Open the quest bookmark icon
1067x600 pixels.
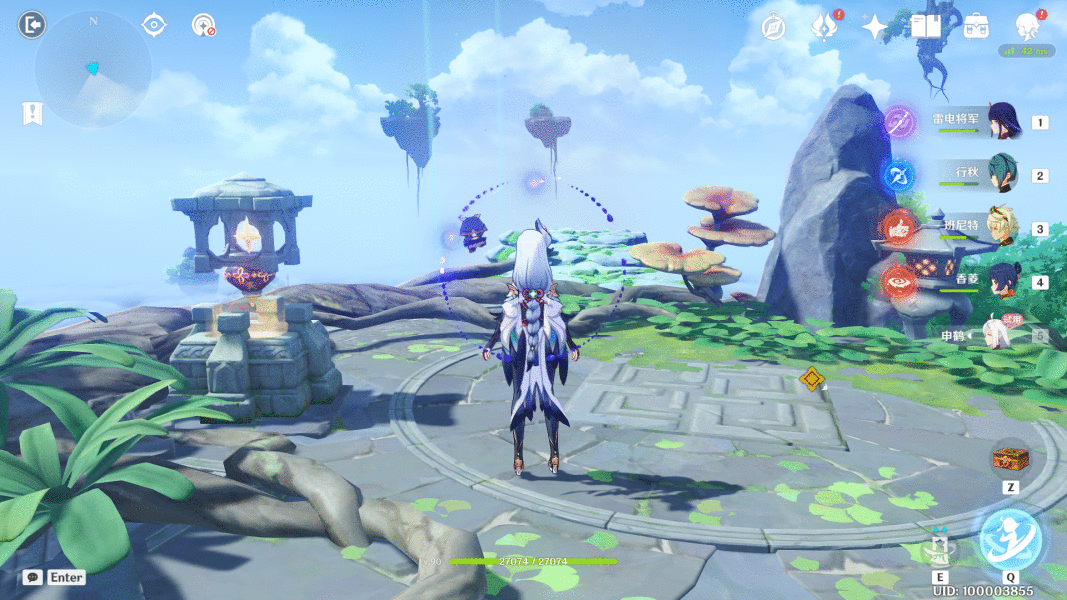click(31, 113)
